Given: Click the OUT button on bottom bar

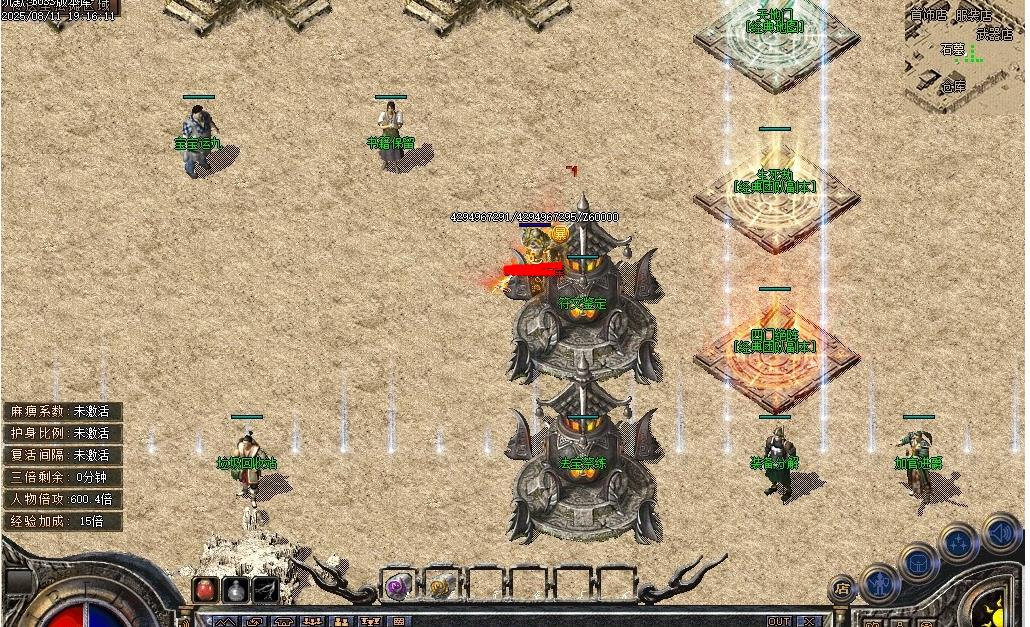Looking at the screenshot, I should click(x=779, y=621).
